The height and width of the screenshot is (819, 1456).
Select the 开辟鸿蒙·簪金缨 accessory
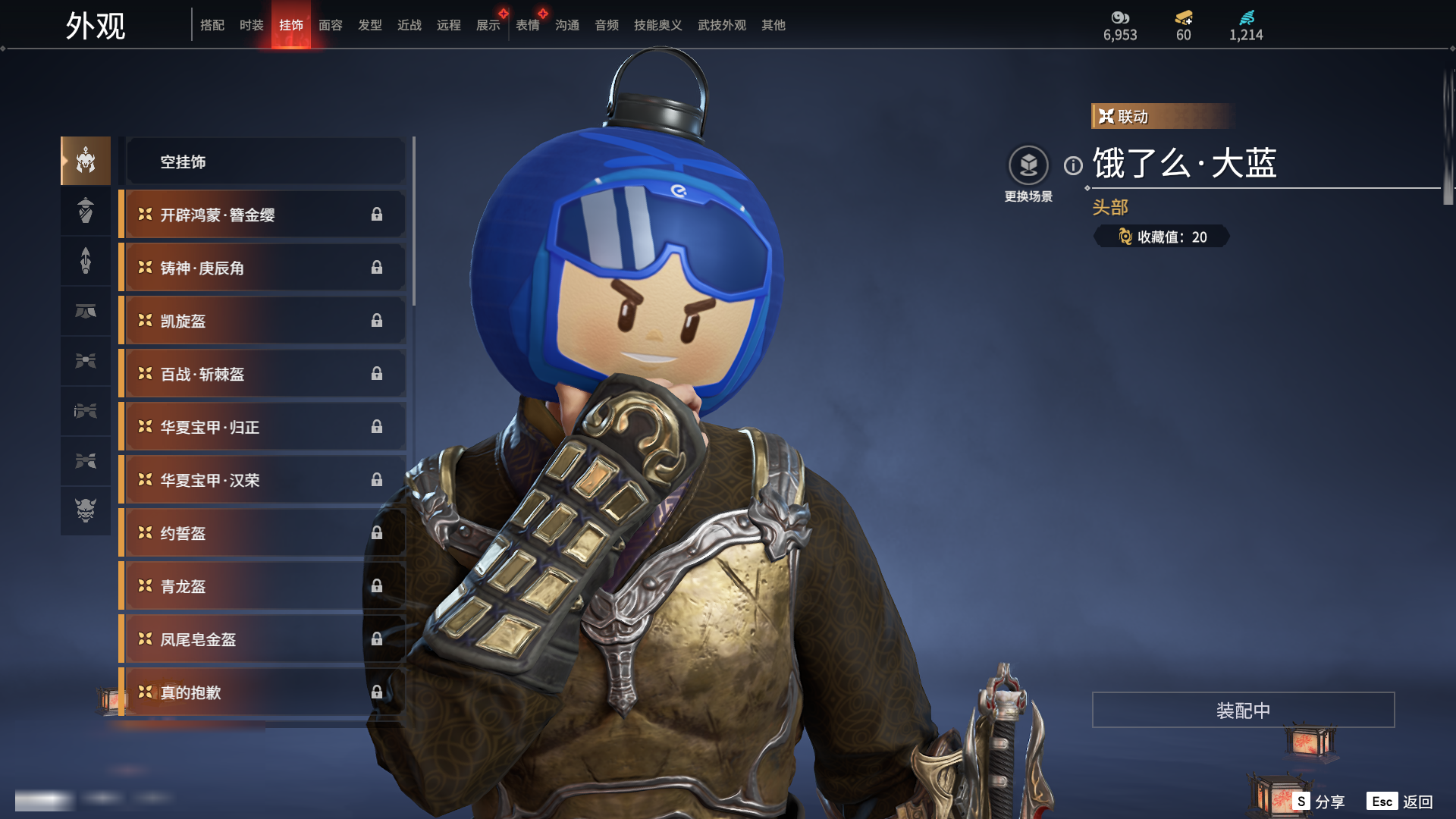(262, 215)
